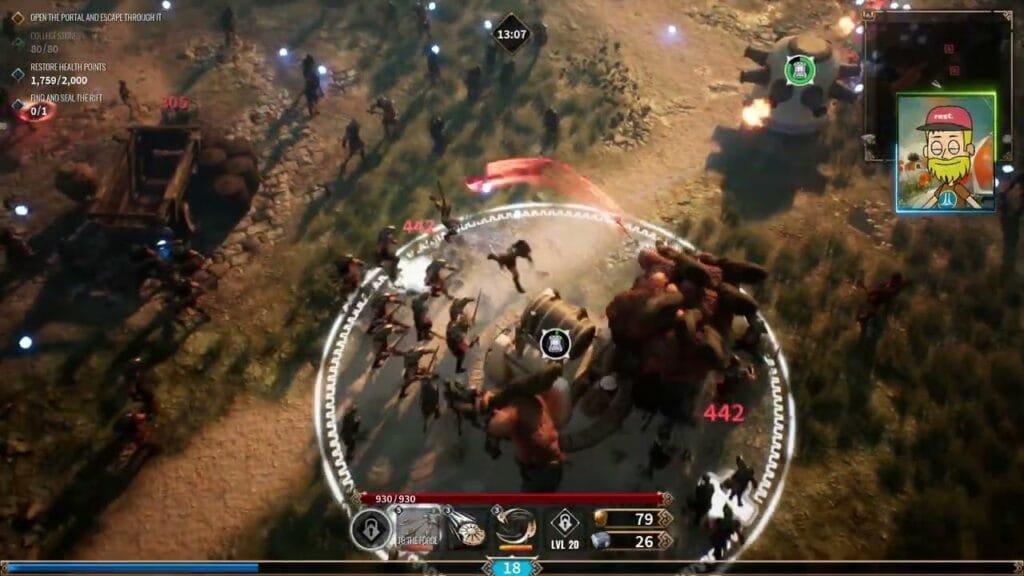Select the white tower marker on the forge
The image size is (1024, 576).
555,344
